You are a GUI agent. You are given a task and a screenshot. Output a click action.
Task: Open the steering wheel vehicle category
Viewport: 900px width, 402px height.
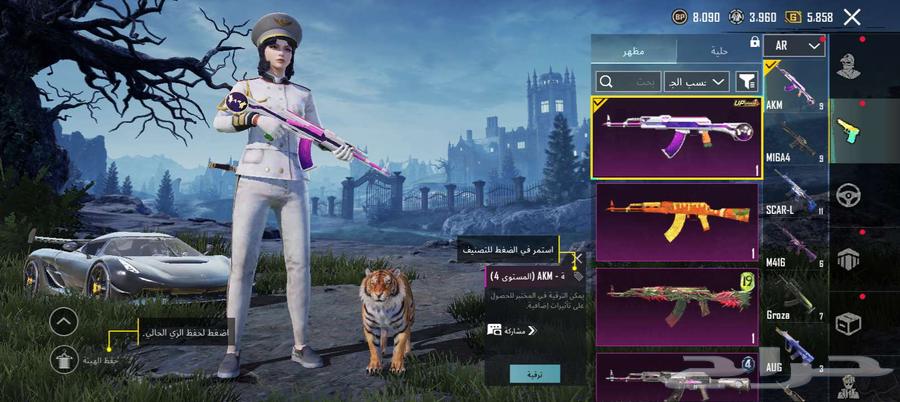point(850,194)
